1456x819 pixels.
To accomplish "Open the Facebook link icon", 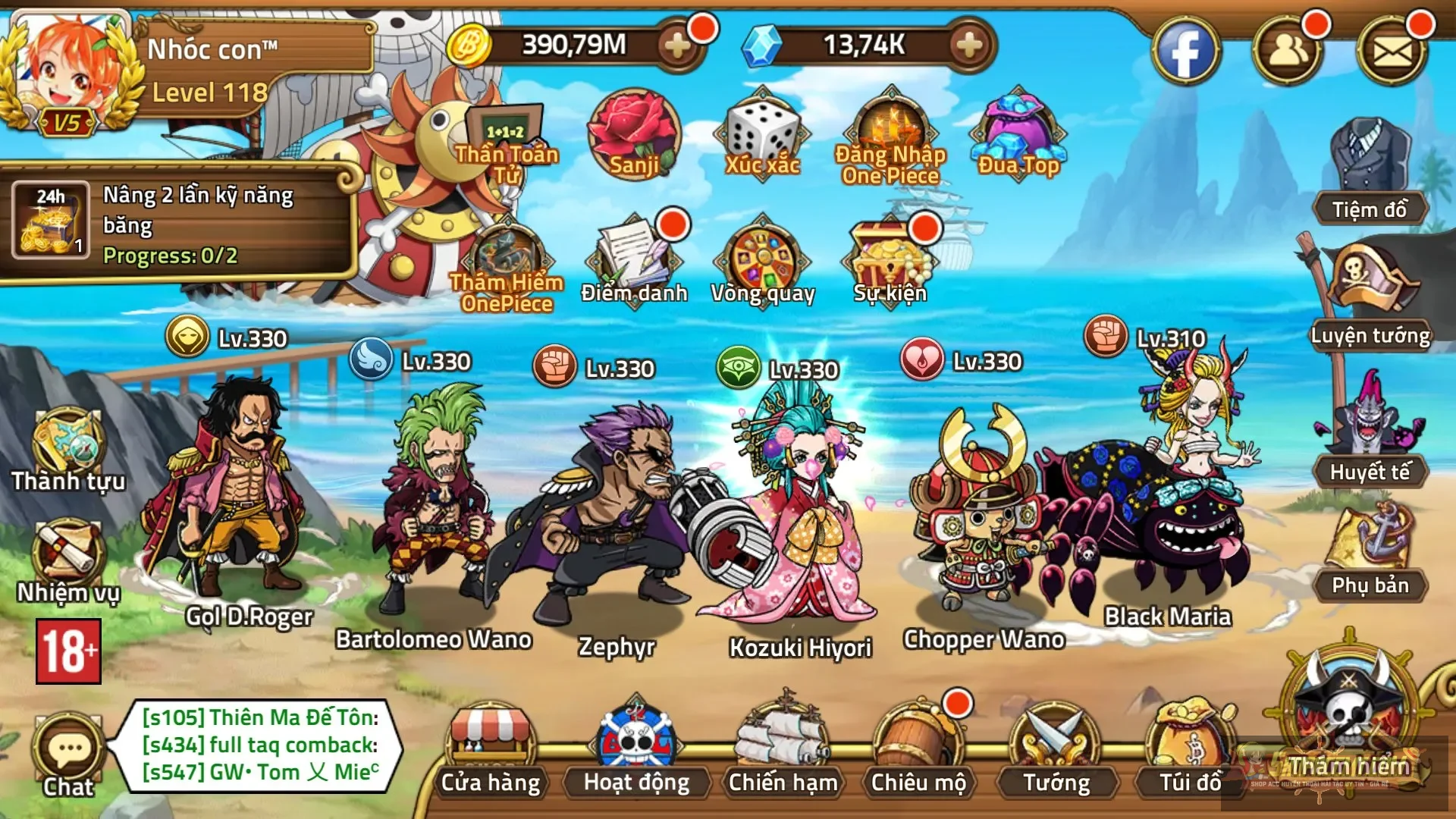I will click(1185, 52).
